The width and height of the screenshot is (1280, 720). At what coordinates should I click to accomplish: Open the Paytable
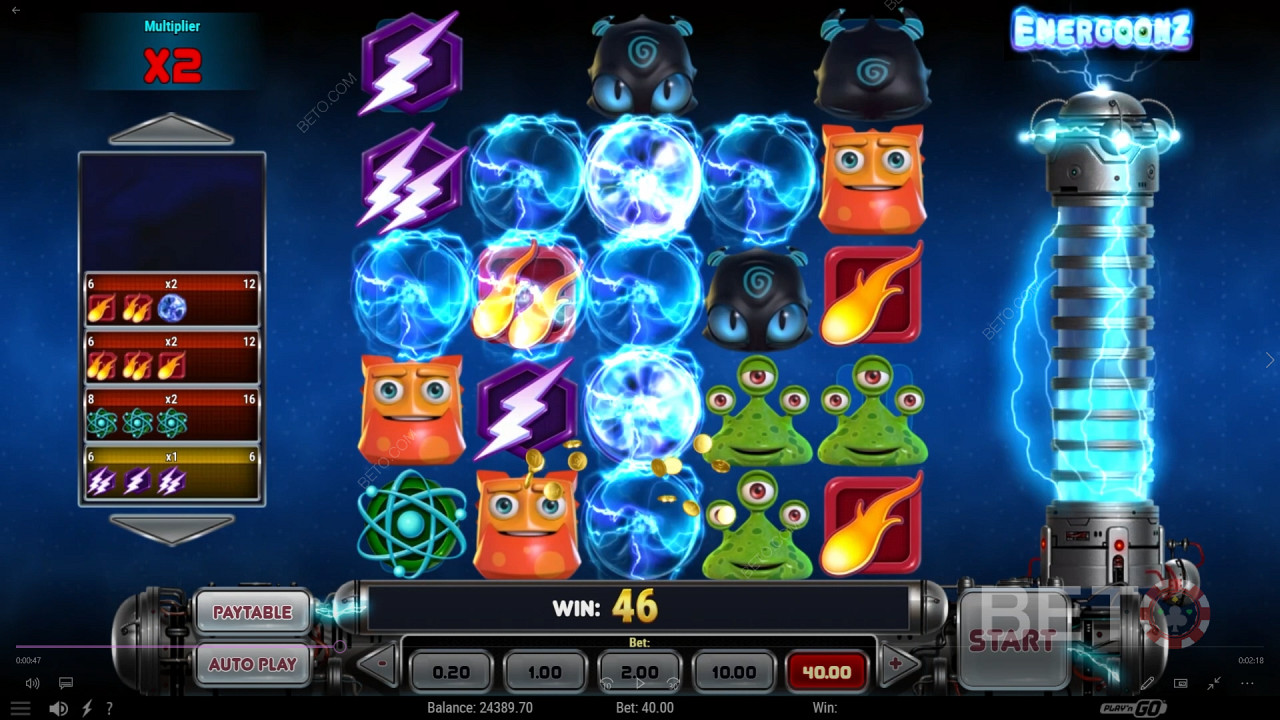pyautogui.click(x=252, y=612)
